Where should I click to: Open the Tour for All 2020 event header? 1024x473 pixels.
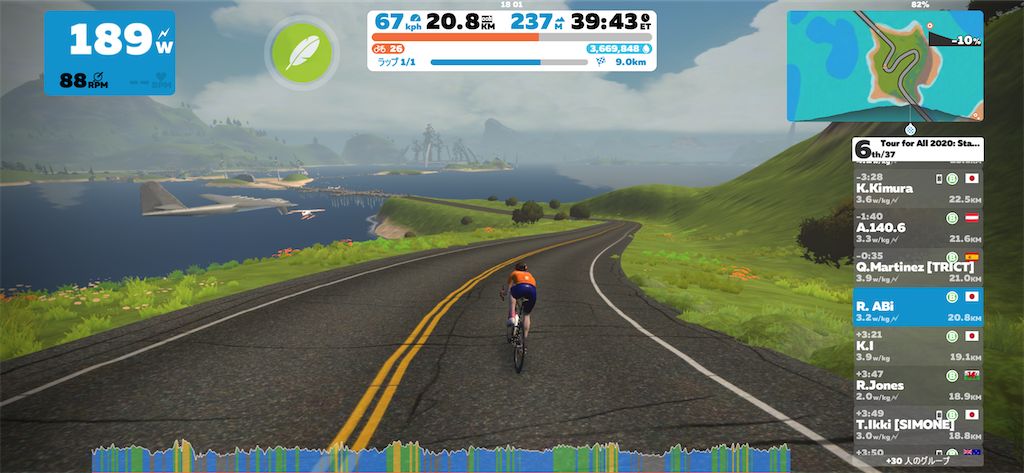tap(917, 149)
